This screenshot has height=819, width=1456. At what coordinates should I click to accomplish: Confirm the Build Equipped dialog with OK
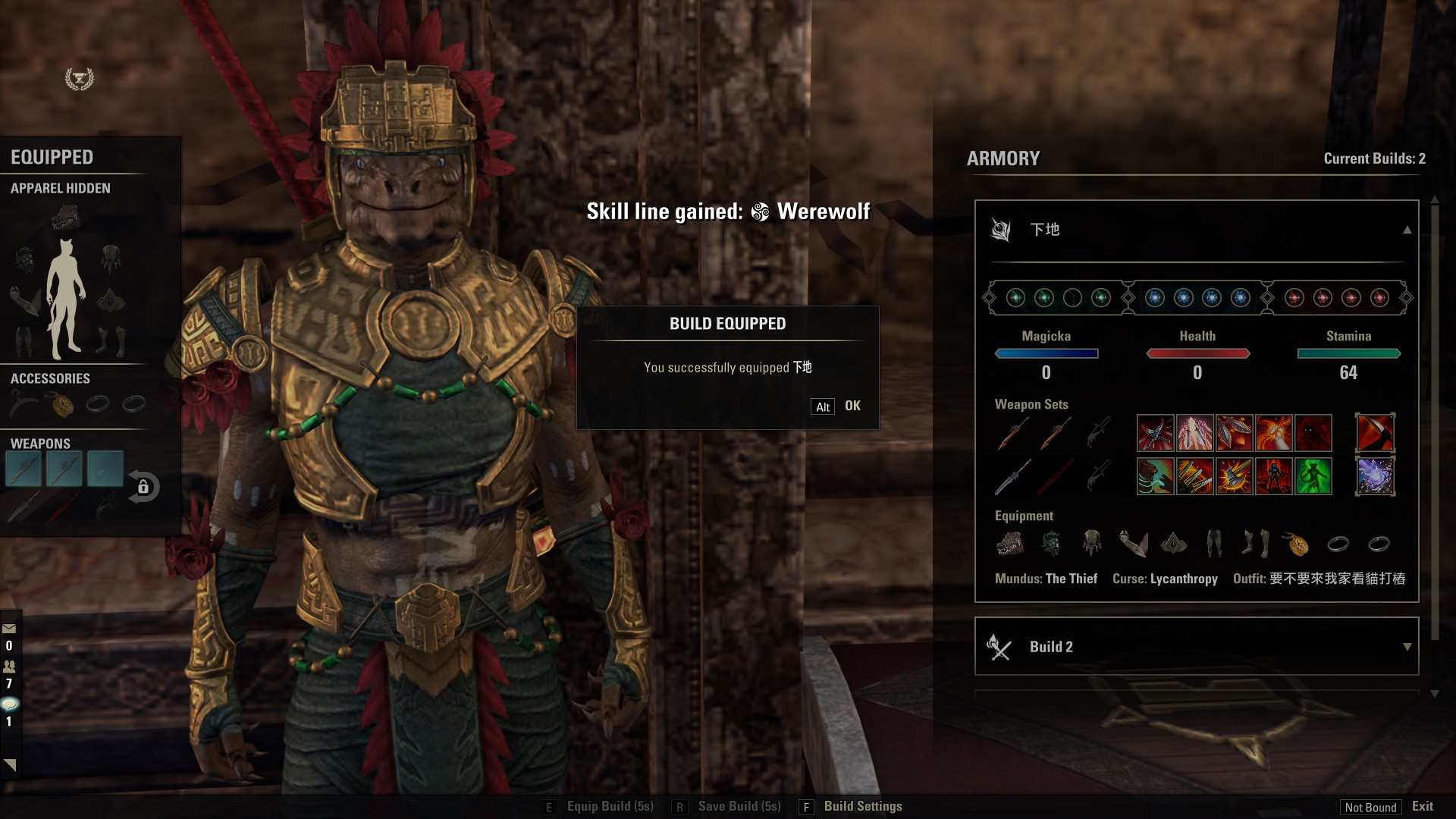pyautogui.click(x=852, y=406)
